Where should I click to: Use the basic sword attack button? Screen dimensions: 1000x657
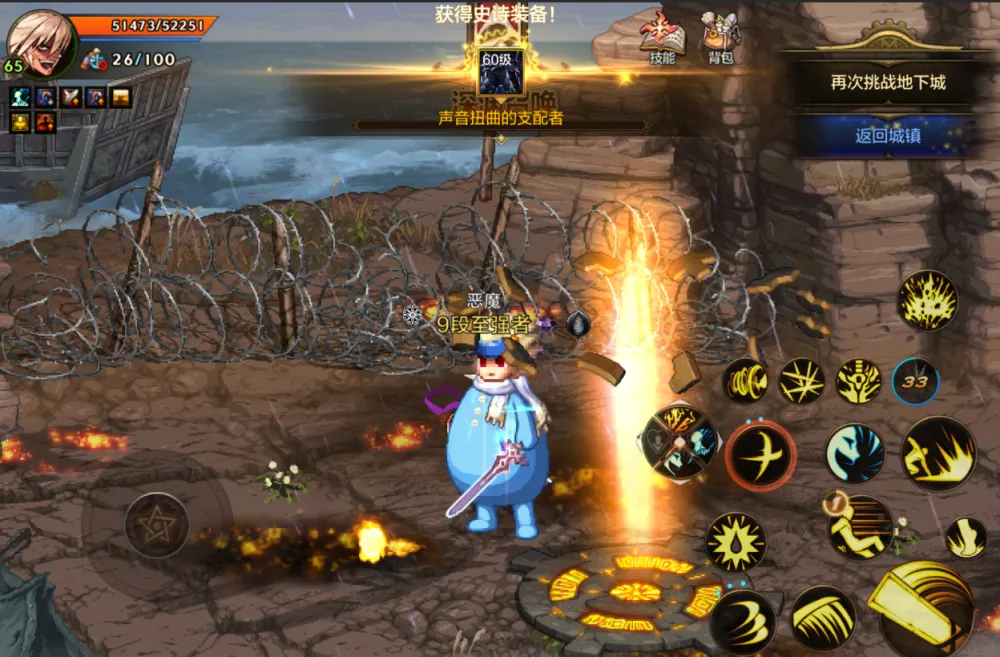(925, 607)
